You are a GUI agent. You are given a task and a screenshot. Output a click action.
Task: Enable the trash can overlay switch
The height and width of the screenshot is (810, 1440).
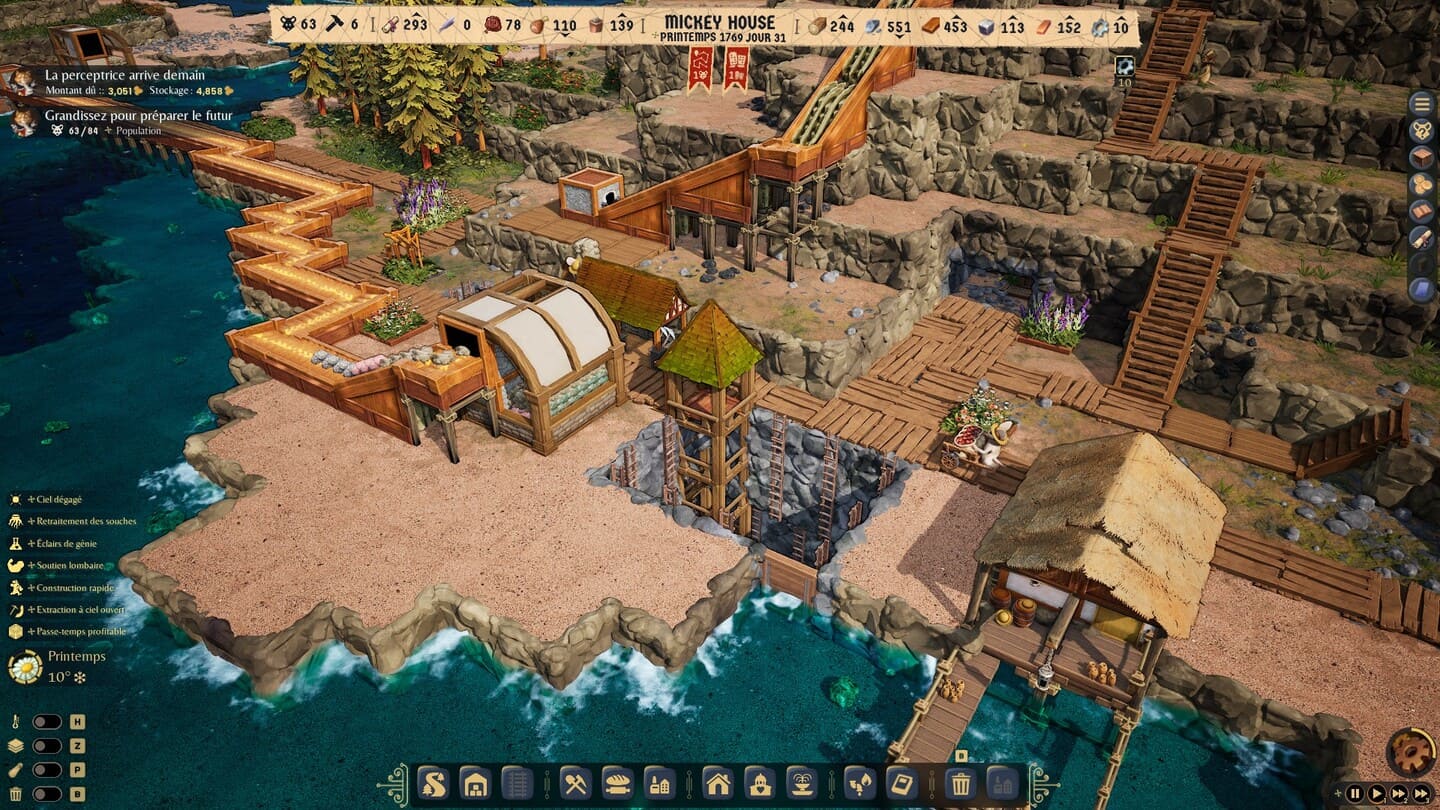(46, 794)
